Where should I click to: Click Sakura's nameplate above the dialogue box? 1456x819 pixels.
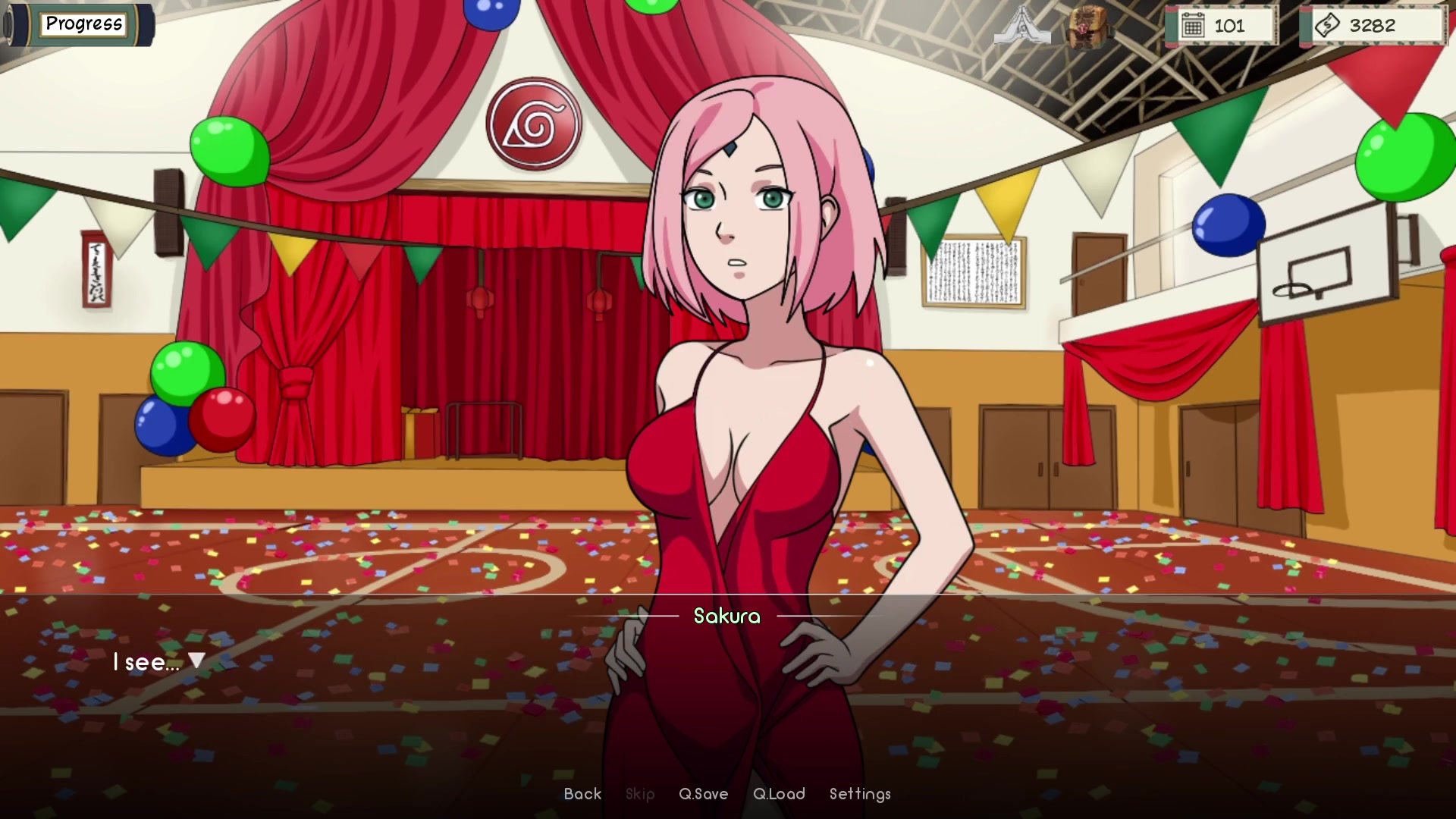click(726, 617)
